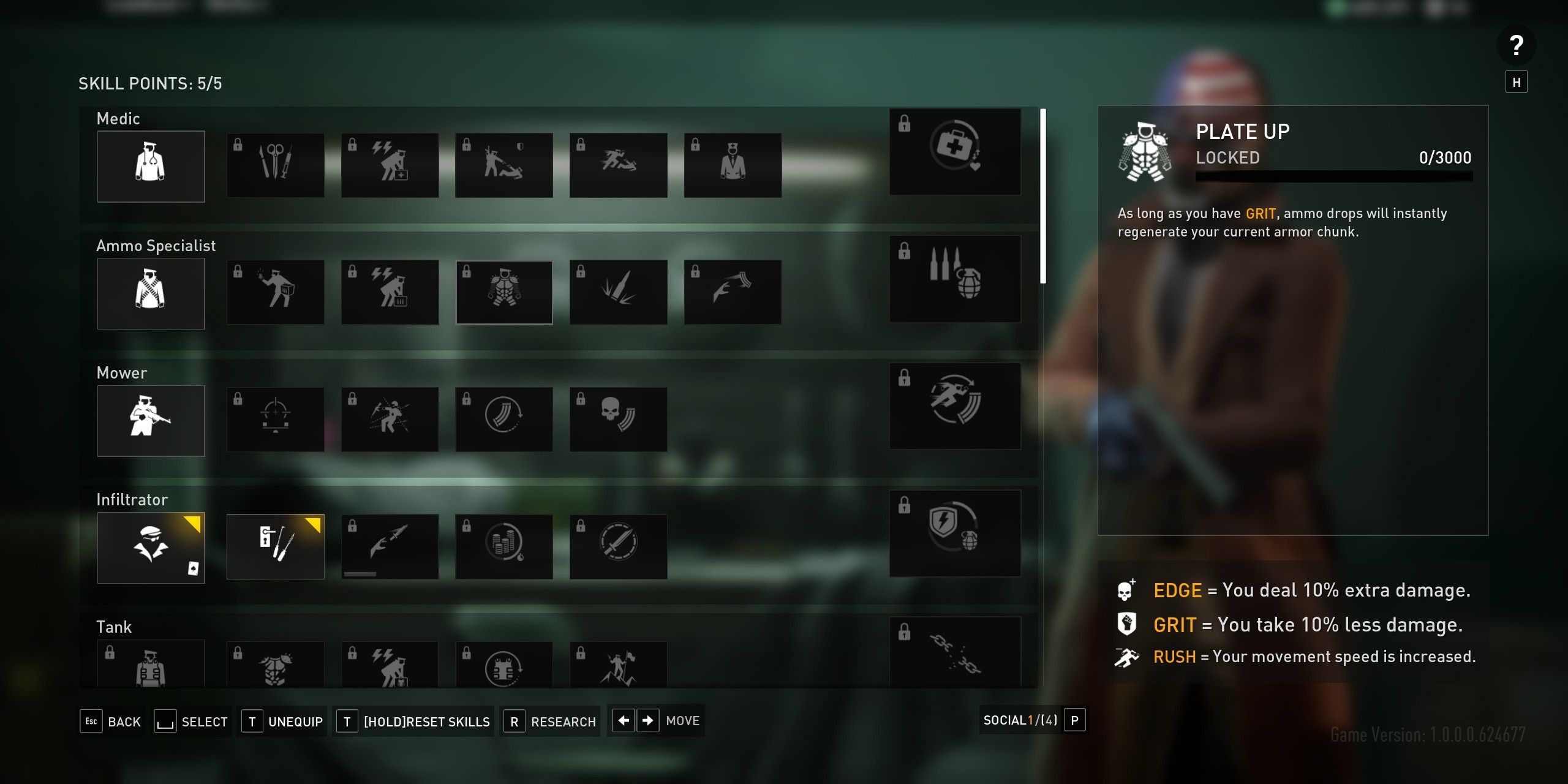Select the equipped lockpick skill under Infiltrator
This screenshot has width=1568, height=784.
[275, 546]
